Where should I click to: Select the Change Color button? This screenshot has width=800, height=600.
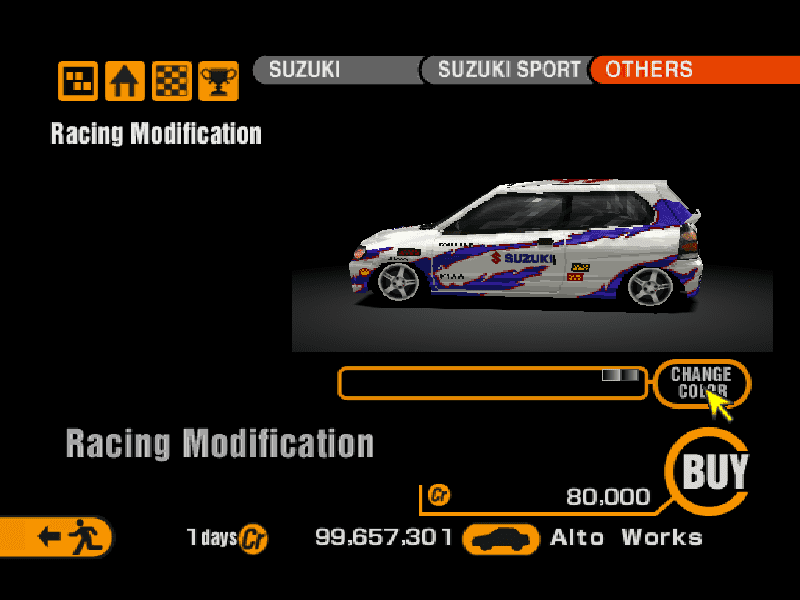tap(701, 382)
